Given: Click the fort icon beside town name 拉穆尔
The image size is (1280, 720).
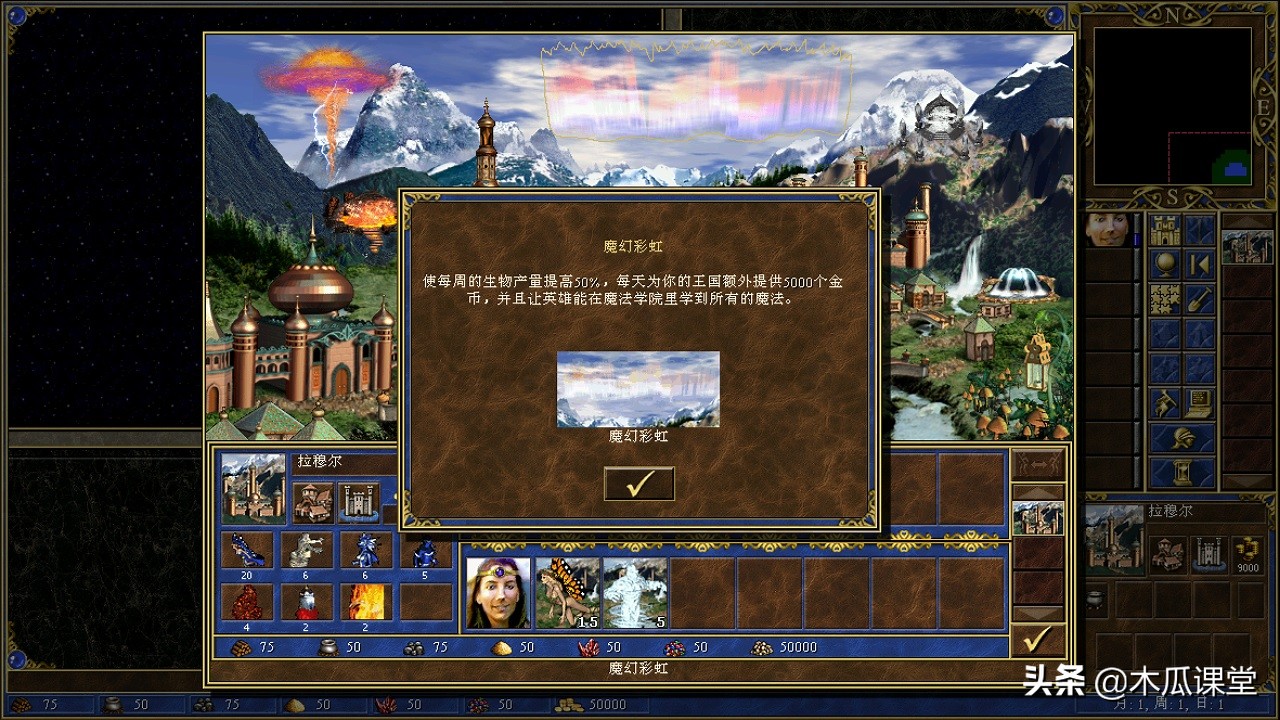Looking at the screenshot, I should click(x=357, y=502).
